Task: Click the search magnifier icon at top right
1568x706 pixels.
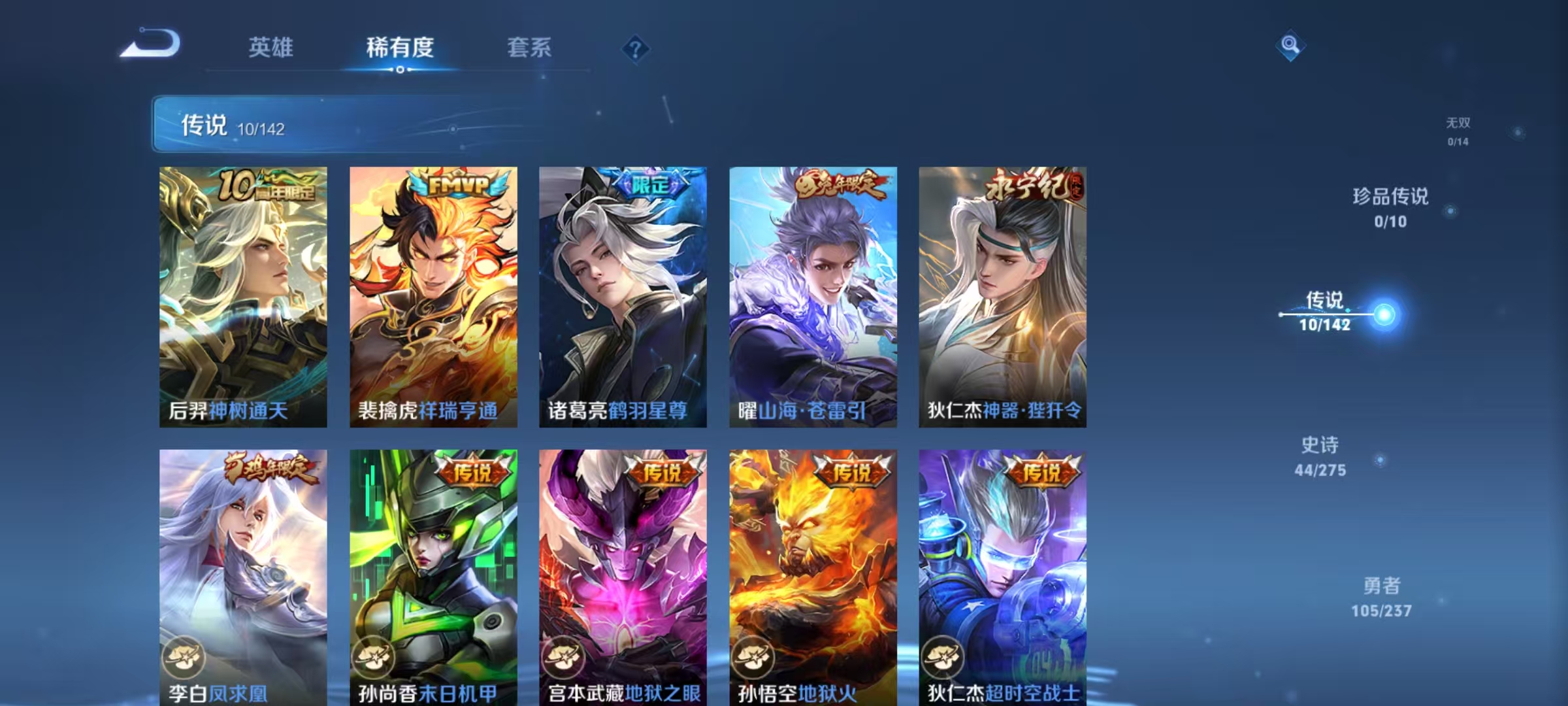Action: [x=1290, y=47]
